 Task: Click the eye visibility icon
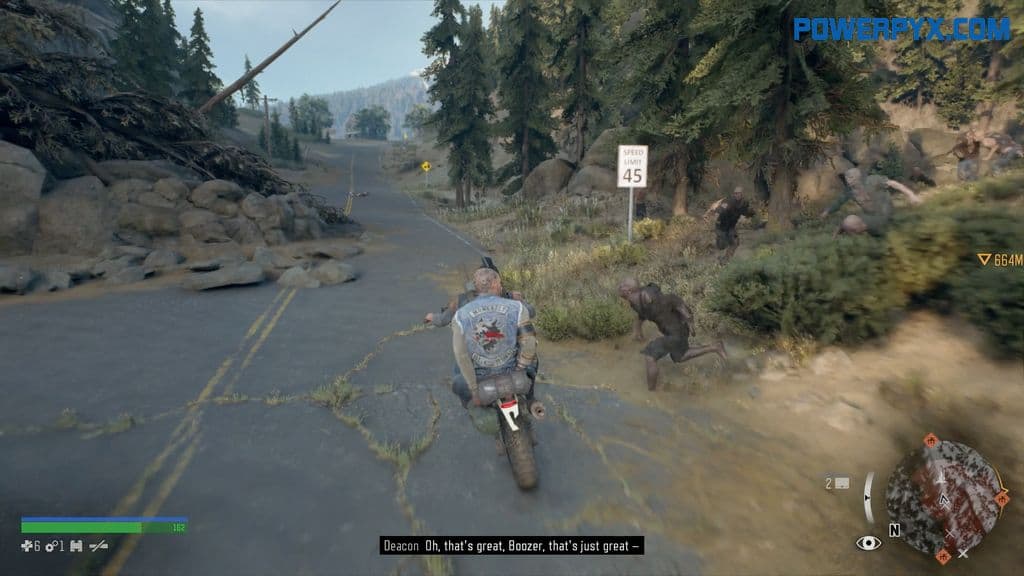point(868,543)
